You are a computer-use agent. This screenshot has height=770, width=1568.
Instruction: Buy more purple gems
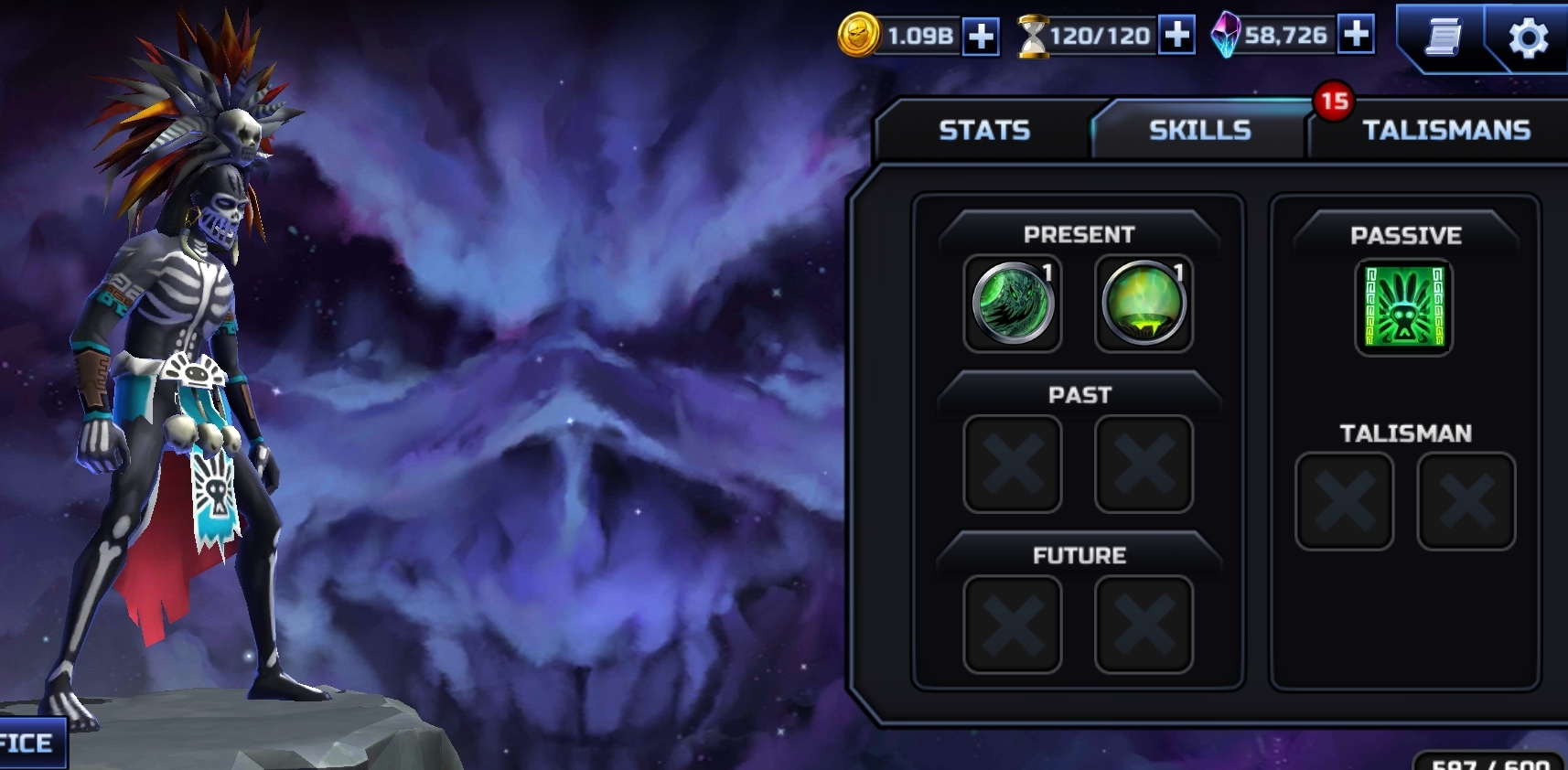point(1356,35)
